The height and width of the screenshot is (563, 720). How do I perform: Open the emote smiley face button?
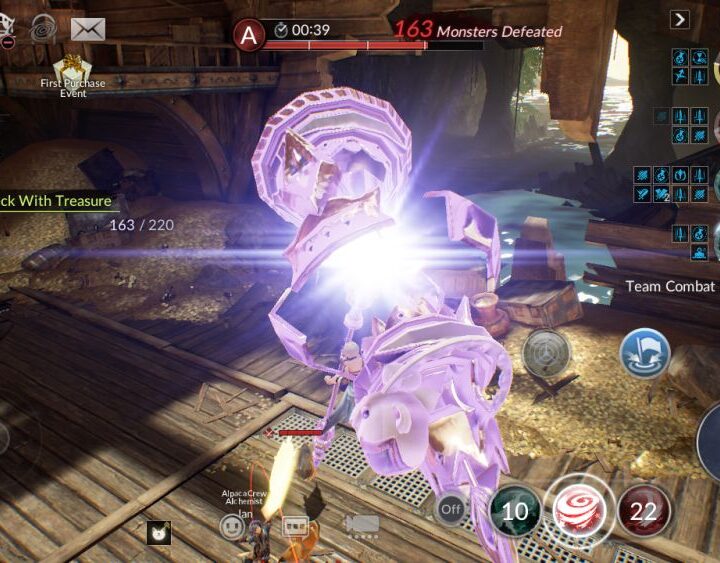[233, 527]
